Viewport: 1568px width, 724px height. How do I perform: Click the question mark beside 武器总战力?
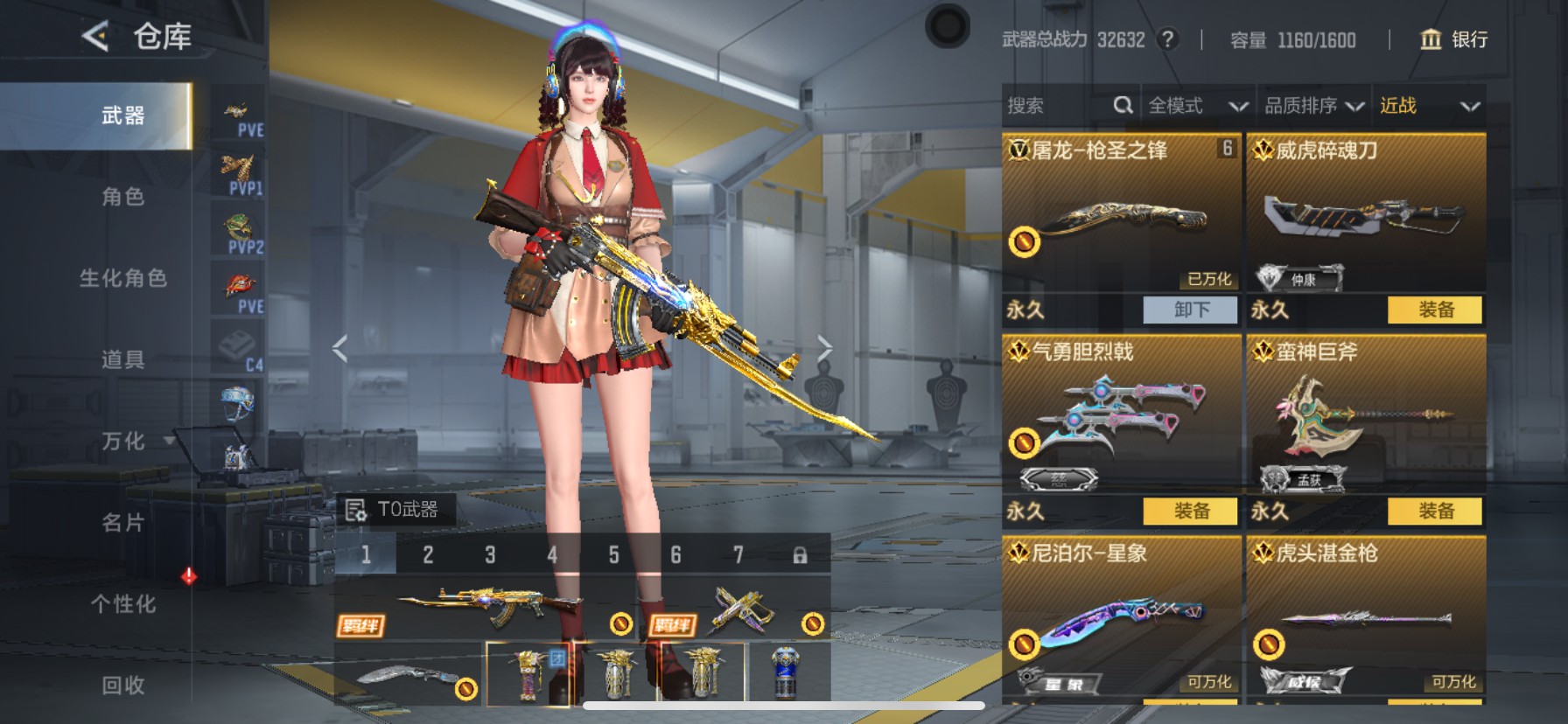point(1170,40)
